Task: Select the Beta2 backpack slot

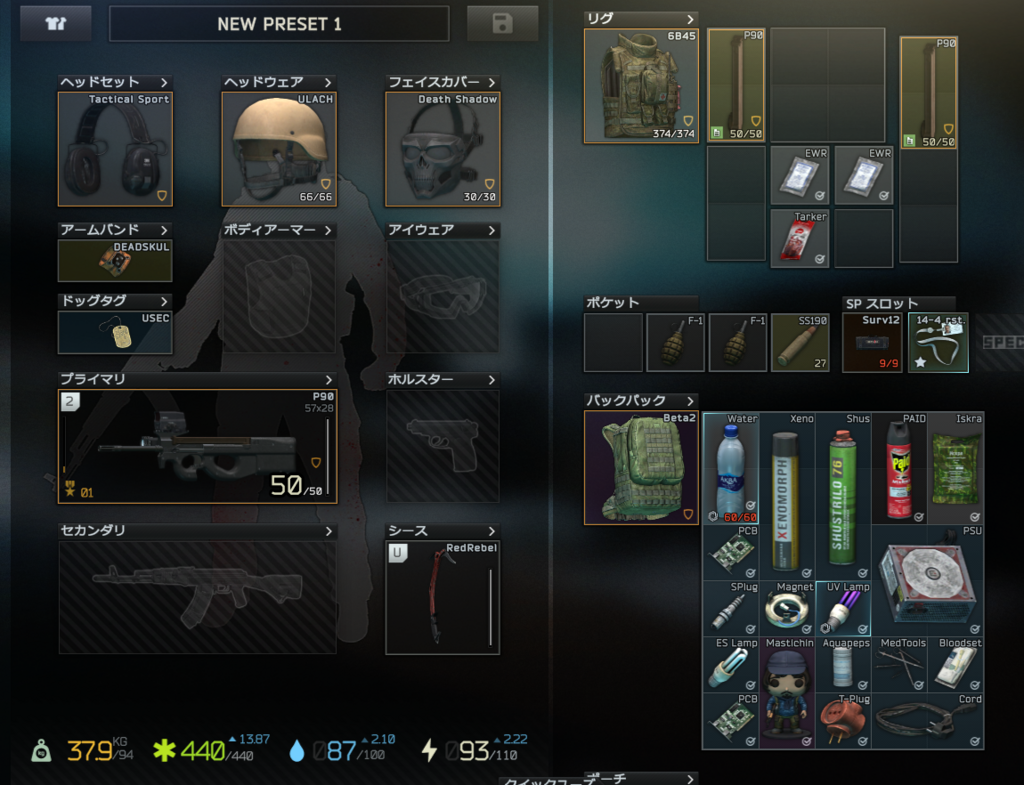Action: tap(641, 468)
